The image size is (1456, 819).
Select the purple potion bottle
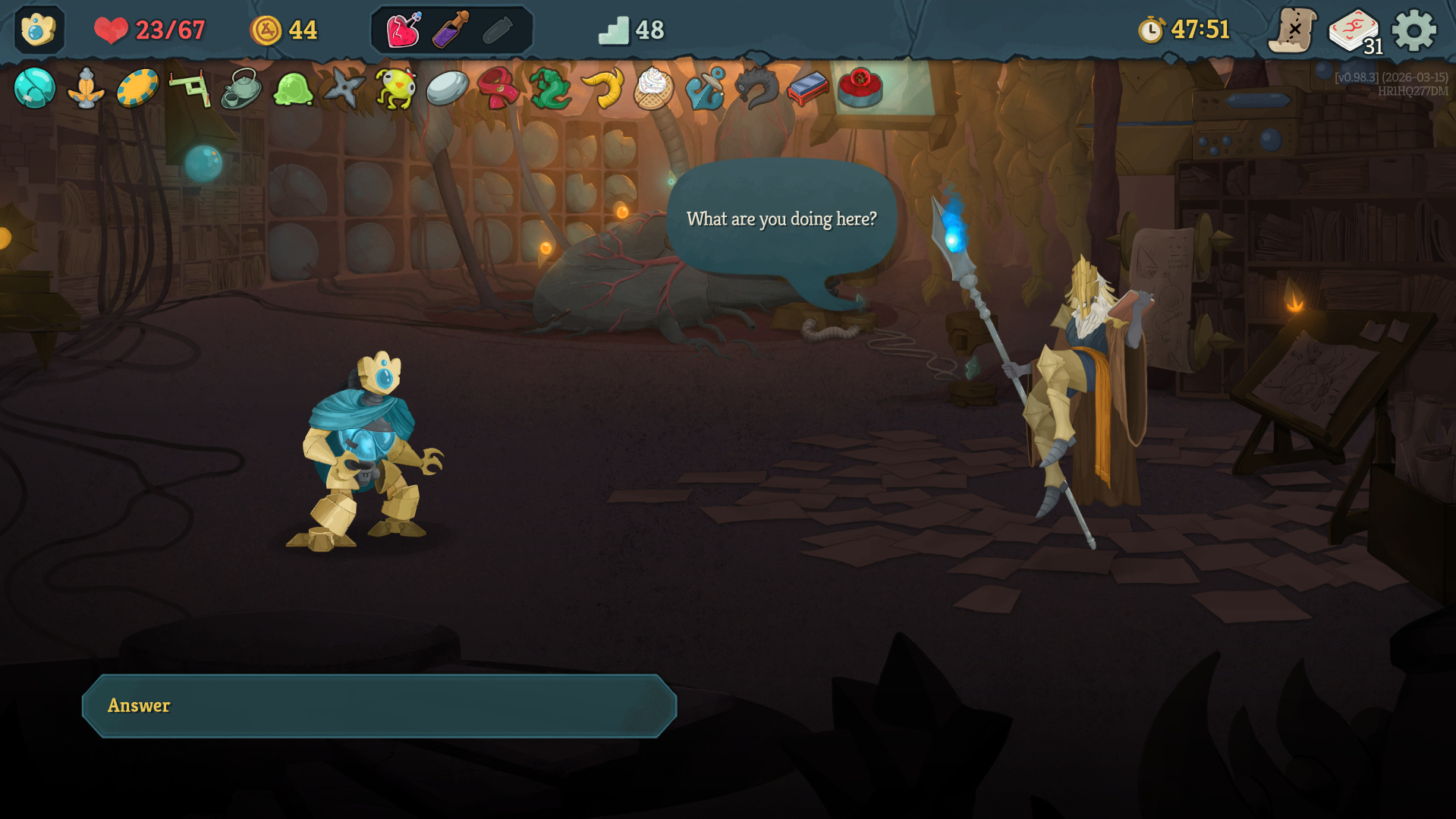pos(451,31)
